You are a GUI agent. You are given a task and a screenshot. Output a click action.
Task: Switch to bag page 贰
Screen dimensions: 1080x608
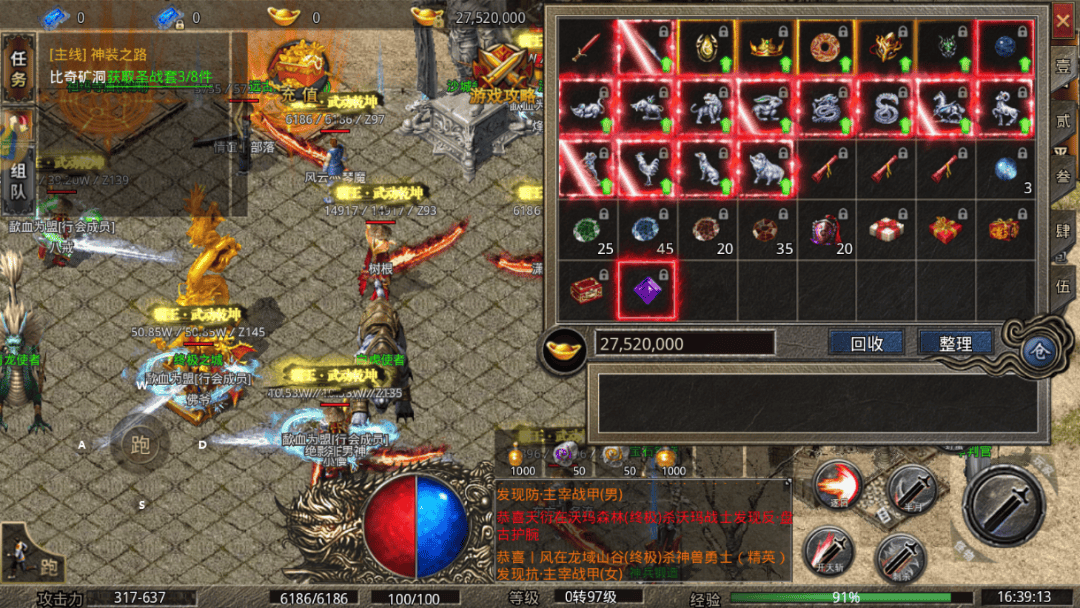(1062, 118)
